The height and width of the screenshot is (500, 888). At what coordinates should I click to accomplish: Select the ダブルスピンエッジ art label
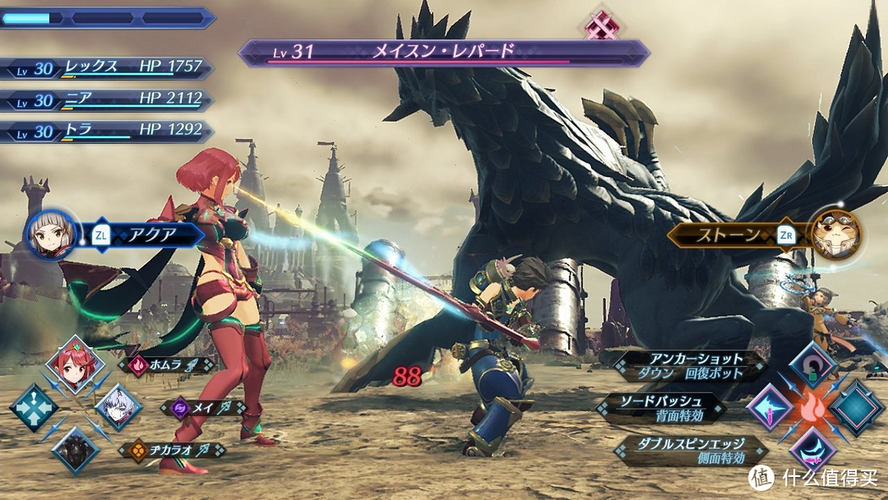[692, 449]
